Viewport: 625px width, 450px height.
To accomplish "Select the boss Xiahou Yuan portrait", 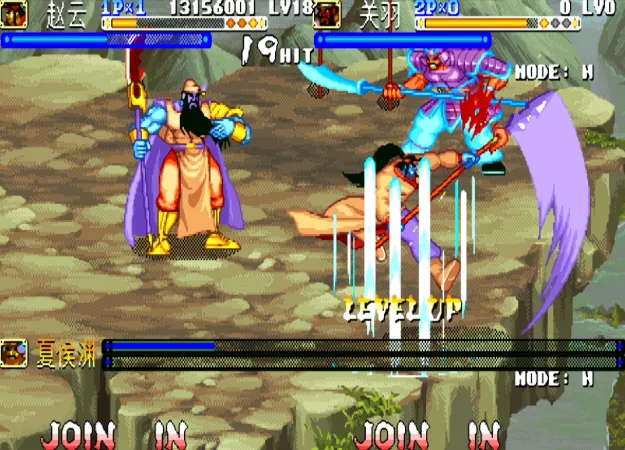I will coord(14,352).
